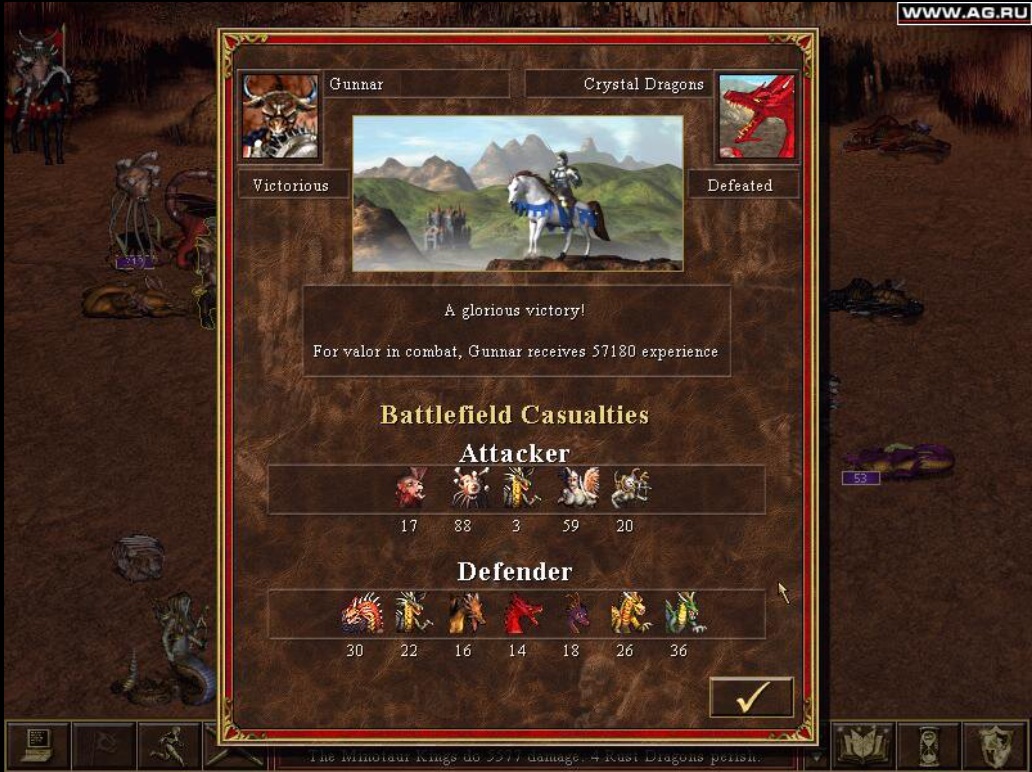Select the gold dragon casualty icon showing 26

click(630, 614)
